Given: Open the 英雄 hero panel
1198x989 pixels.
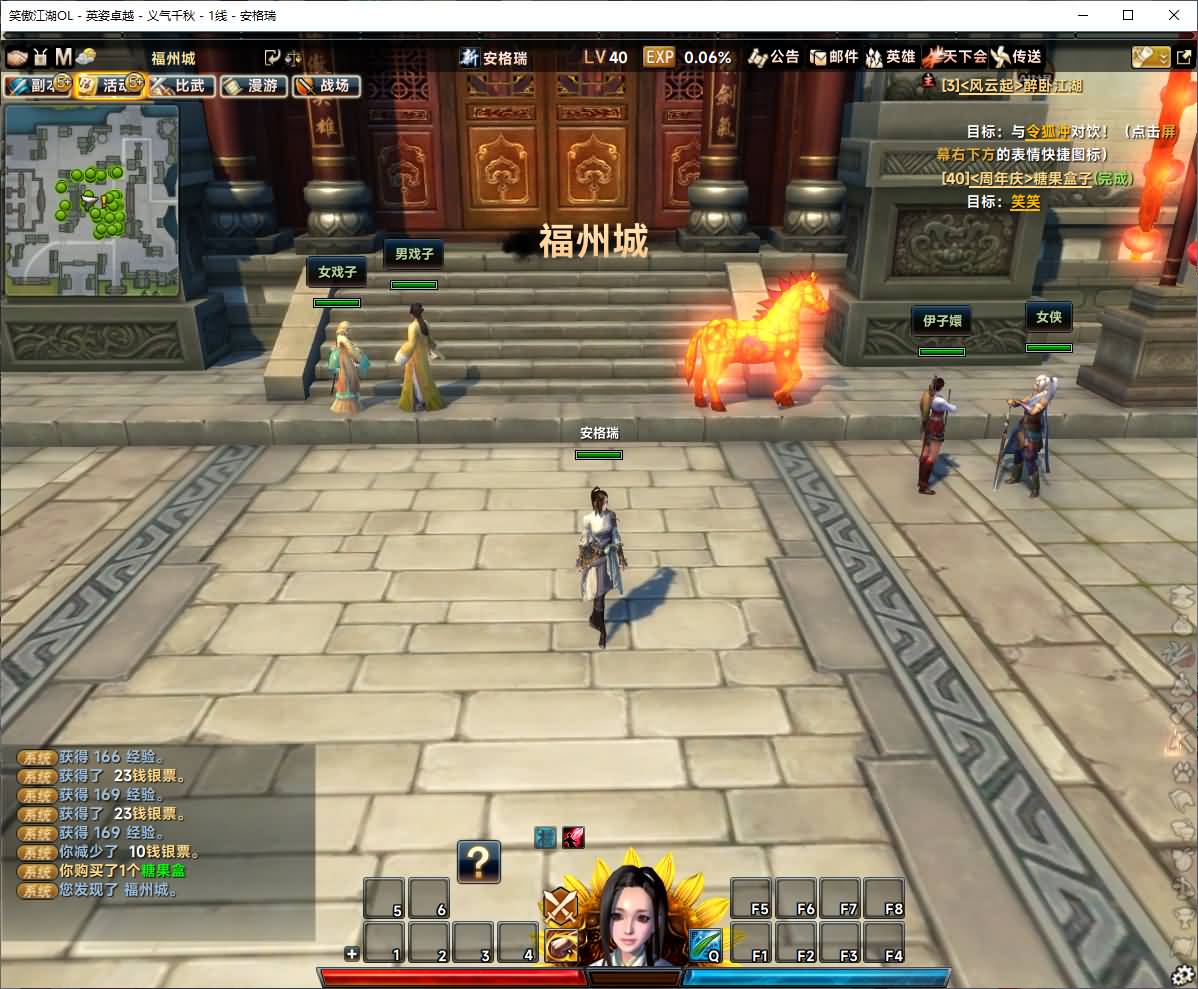Looking at the screenshot, I should click(x=890, y=57).
